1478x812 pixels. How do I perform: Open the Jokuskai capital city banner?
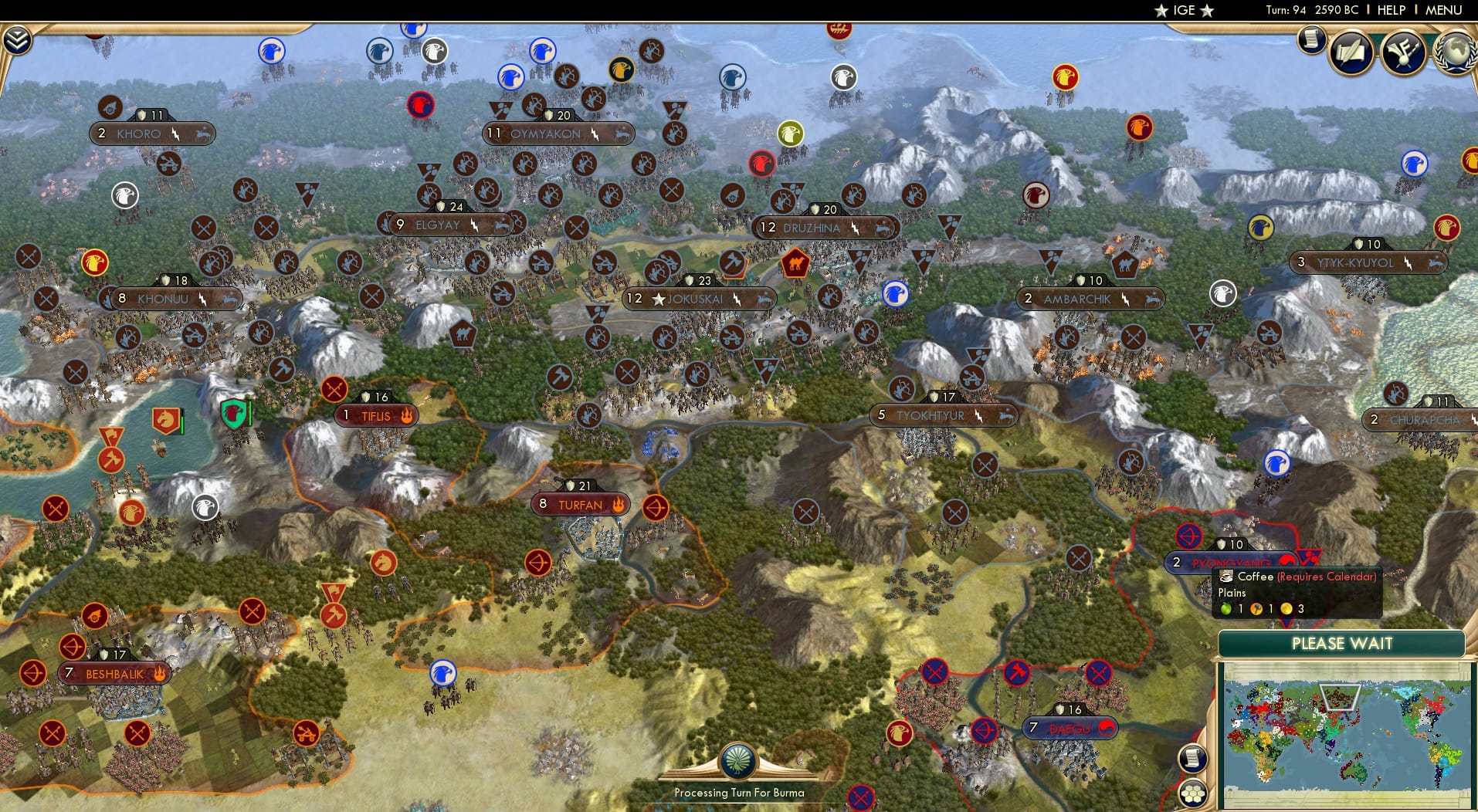(699, 299)
